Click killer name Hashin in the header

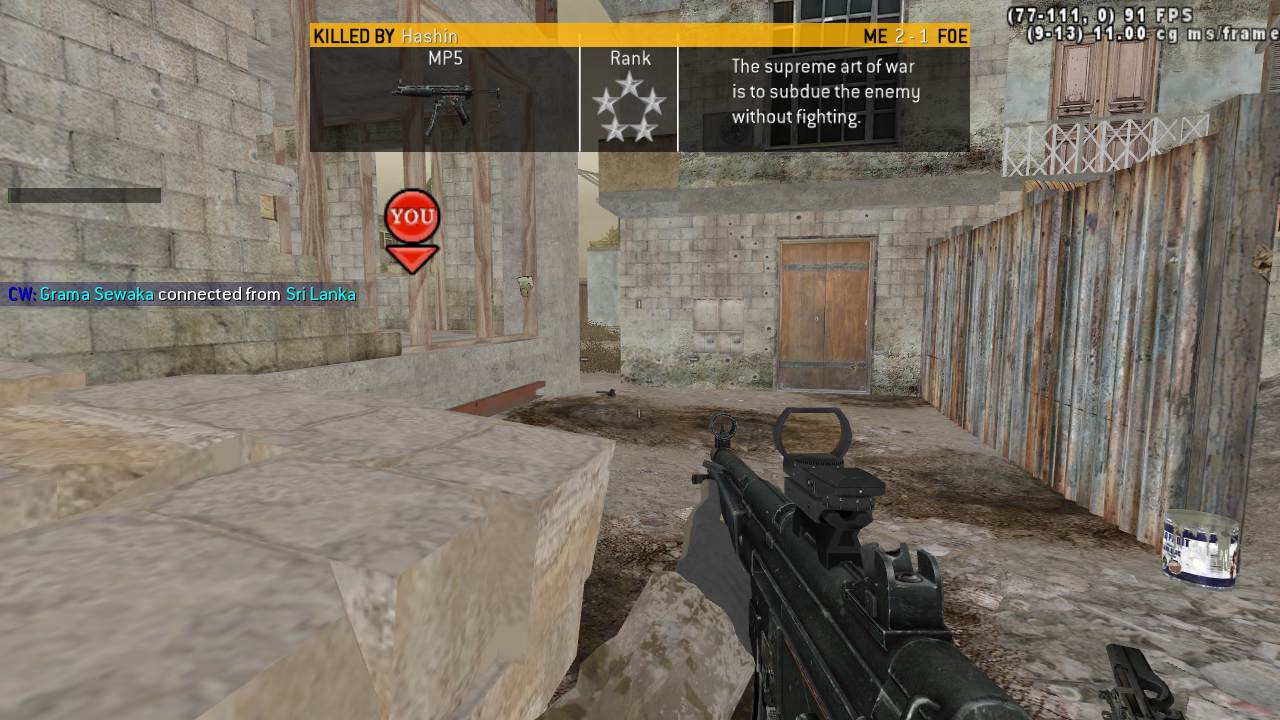429,36
